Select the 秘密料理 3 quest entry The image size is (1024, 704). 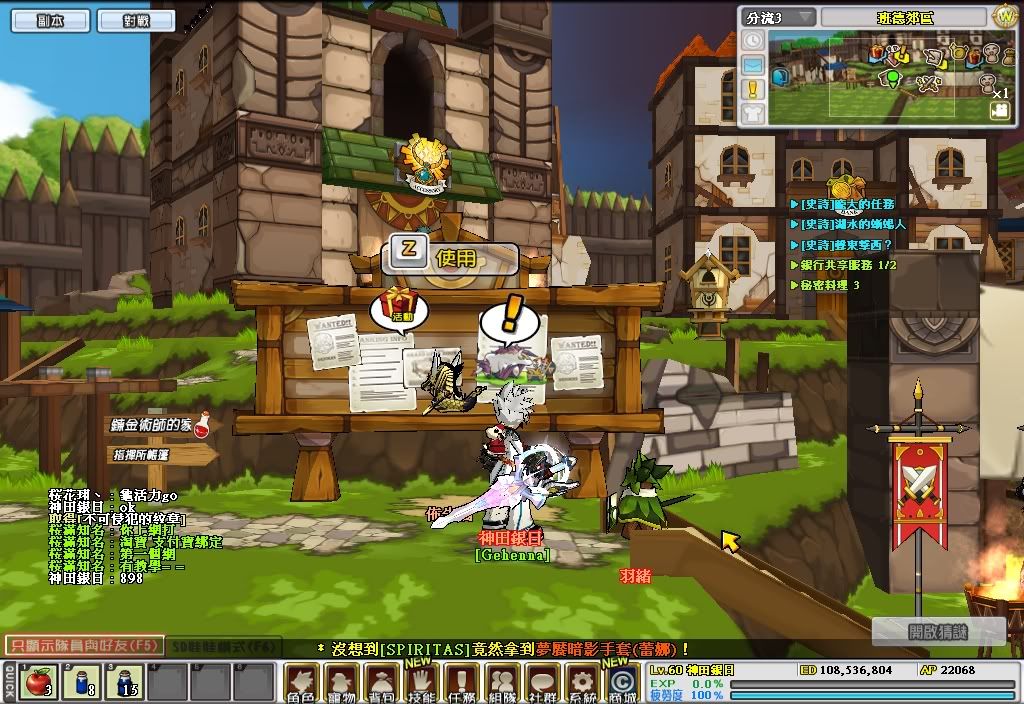click(x=830, y=285)
